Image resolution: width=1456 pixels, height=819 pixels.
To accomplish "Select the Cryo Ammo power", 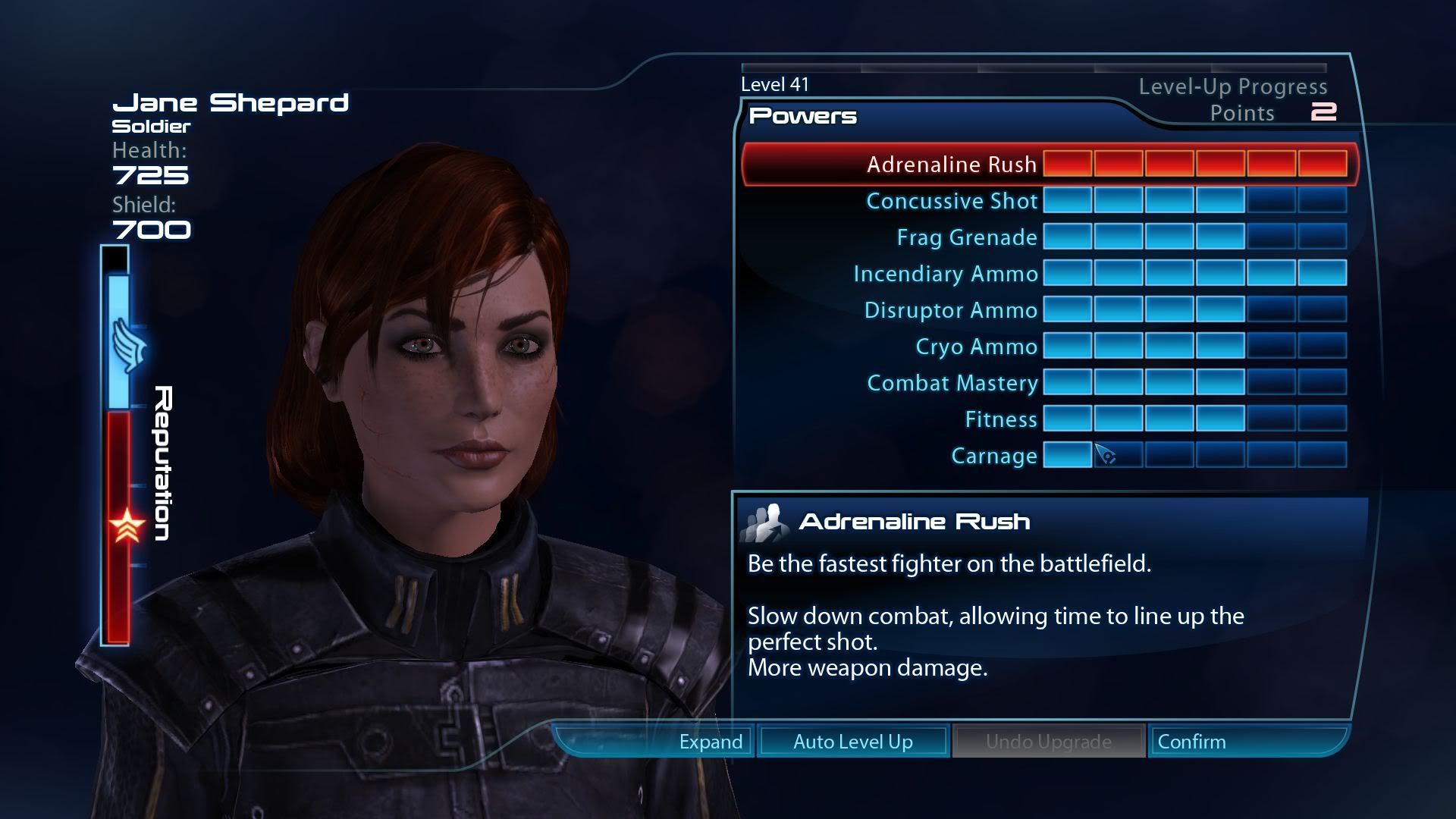I will [x=977, y=347].
